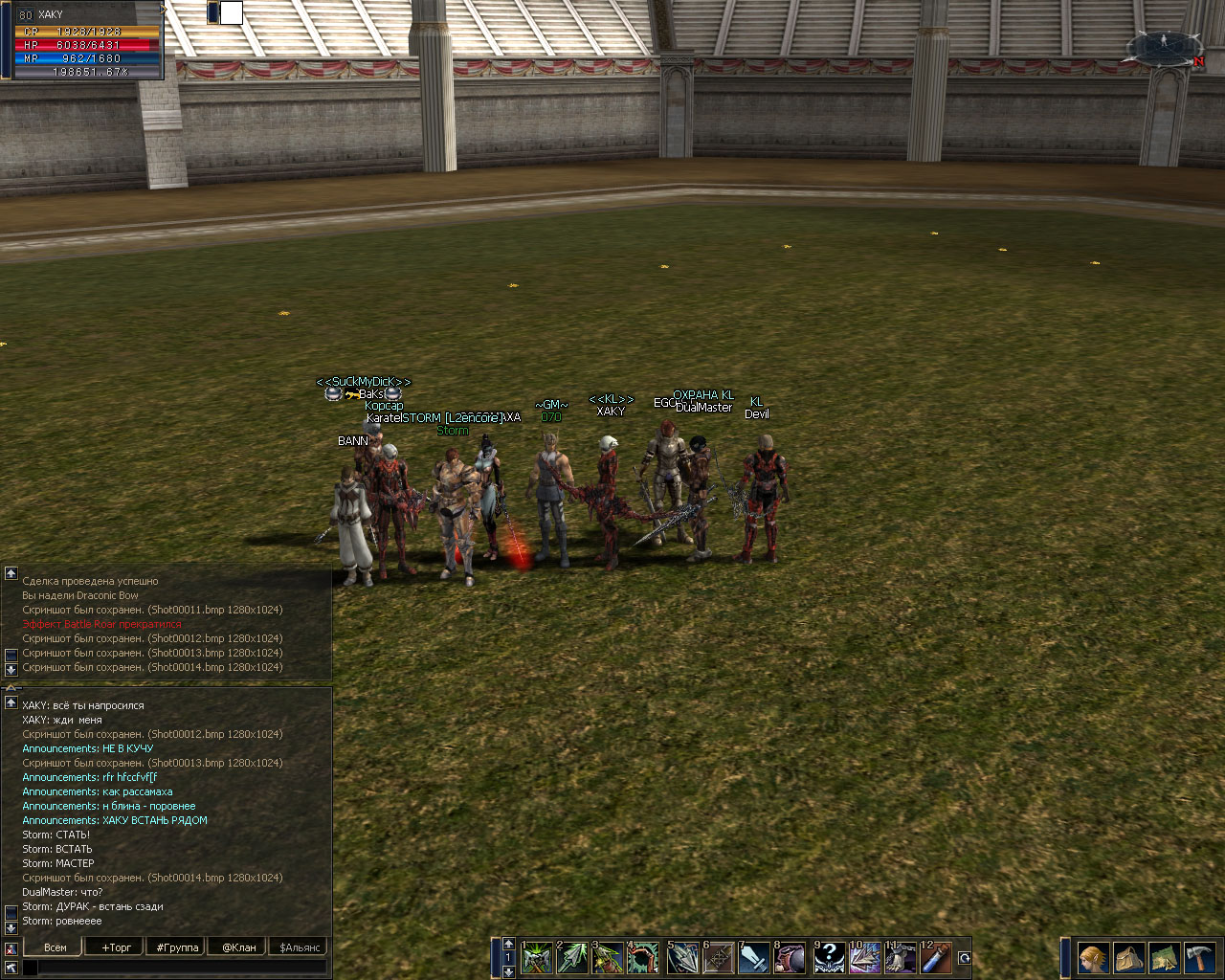Viewport: 1225px width, 980px height.
Task: Open the inventory bag icon
Action: [1128, 957]
